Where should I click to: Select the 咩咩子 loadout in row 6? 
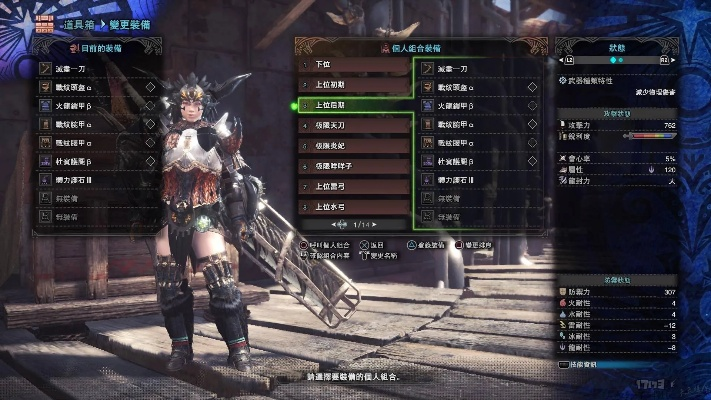354,165
